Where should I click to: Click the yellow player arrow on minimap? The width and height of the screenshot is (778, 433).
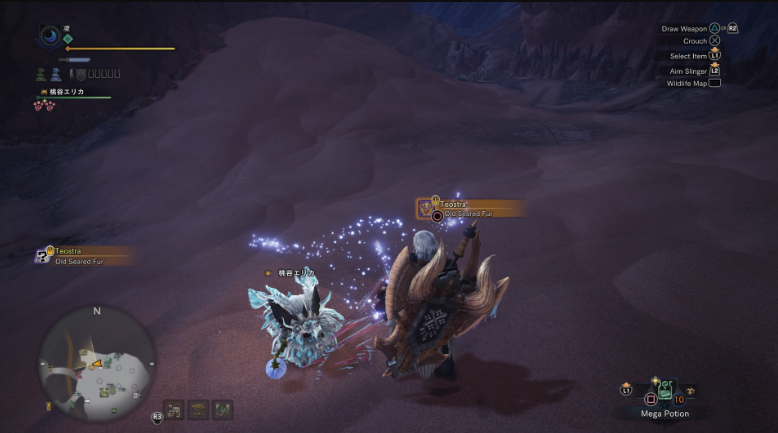pyautogui.click(x=96, y=364)
